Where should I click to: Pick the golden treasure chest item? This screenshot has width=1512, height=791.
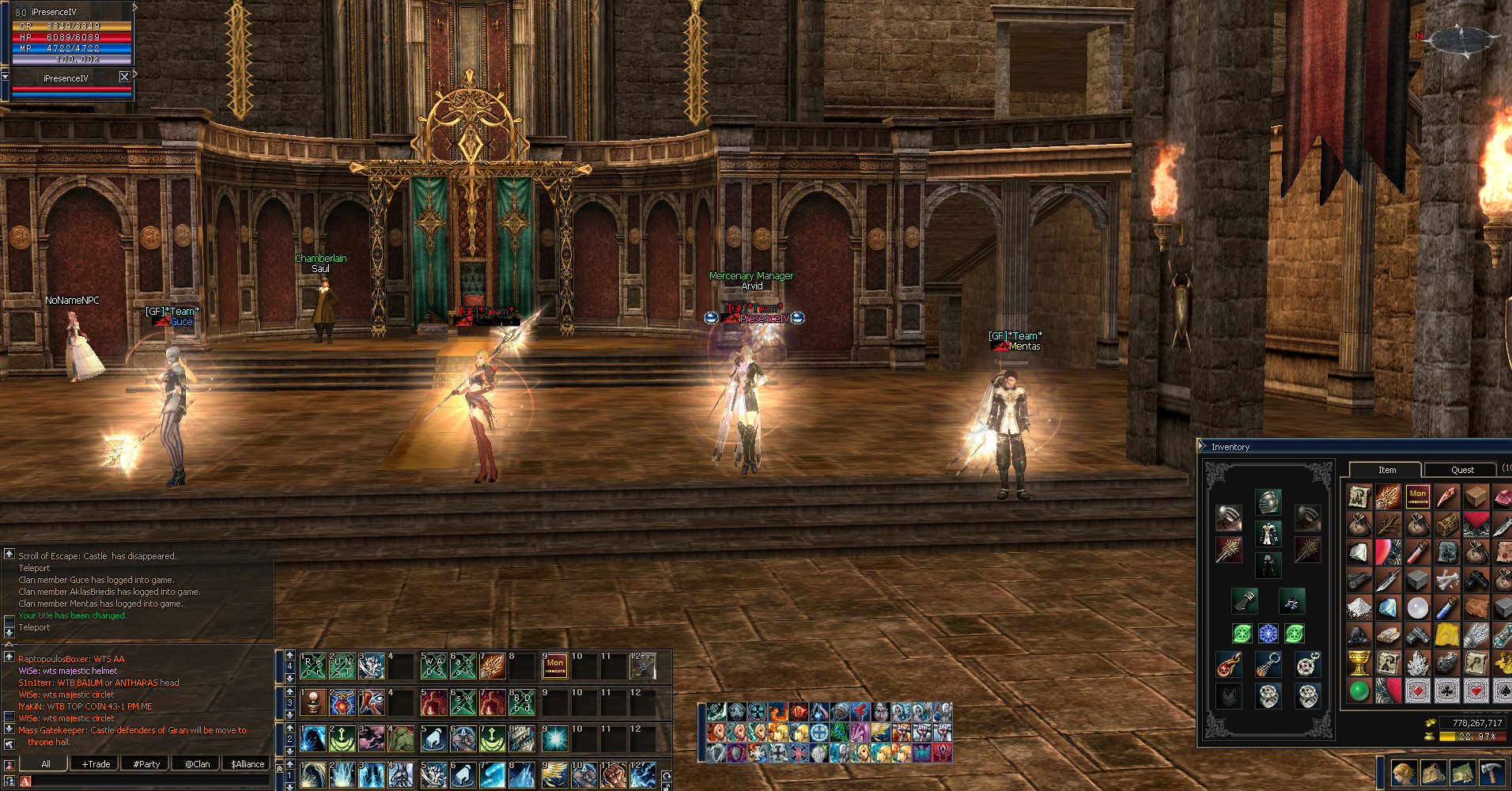click(1447, 524)
